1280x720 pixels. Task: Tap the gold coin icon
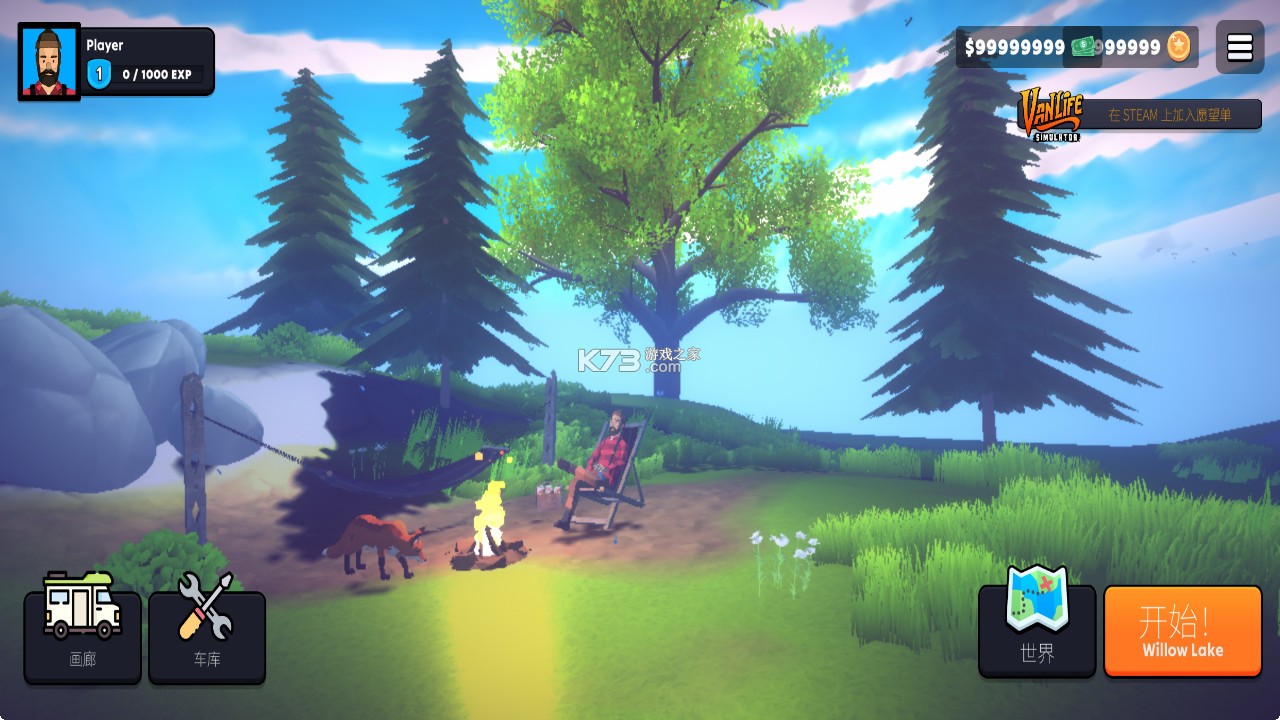[1180, 46]
